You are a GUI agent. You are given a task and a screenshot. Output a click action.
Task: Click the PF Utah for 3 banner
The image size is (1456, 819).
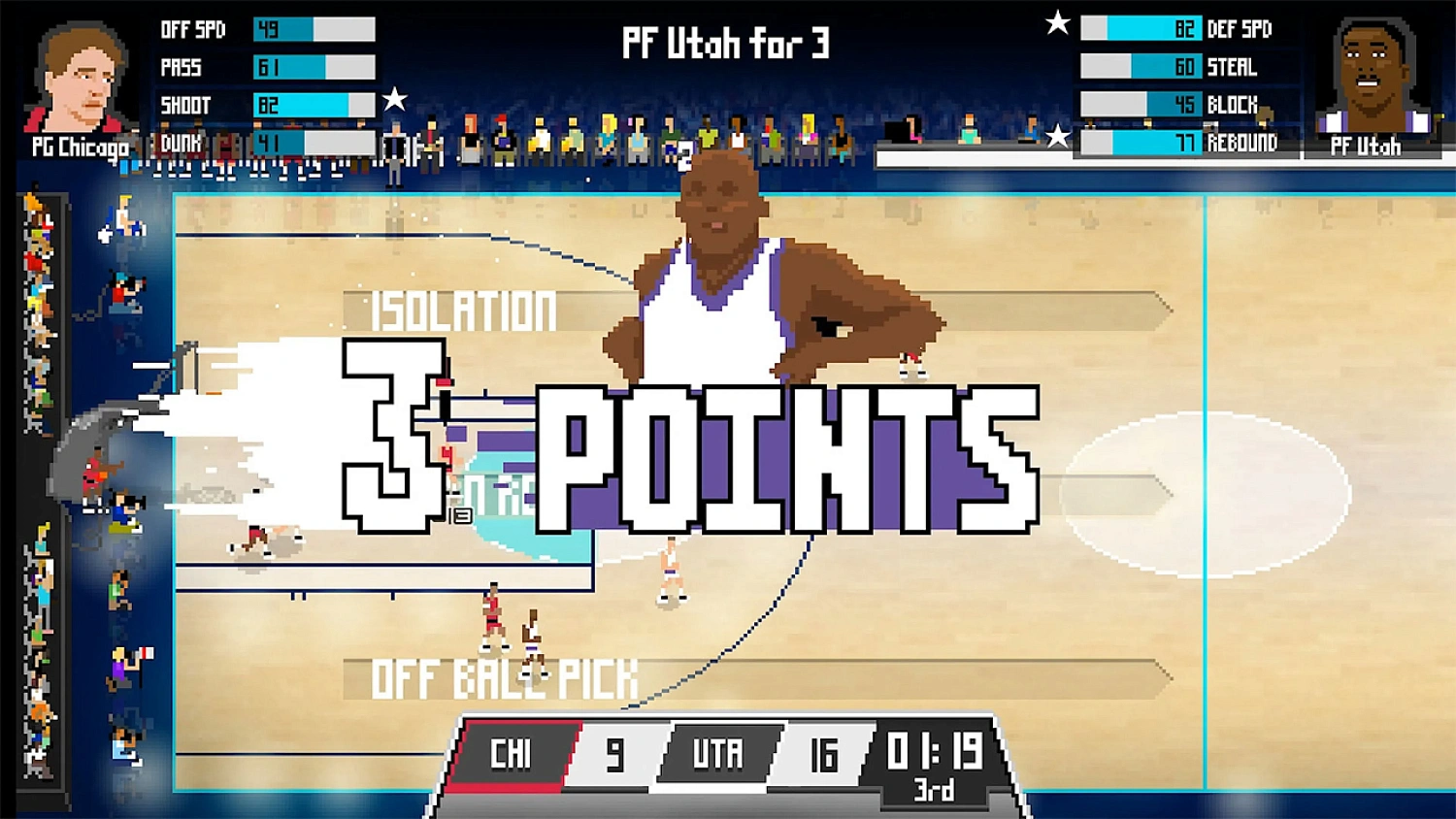pyautogui.click(x=723, y=44)
